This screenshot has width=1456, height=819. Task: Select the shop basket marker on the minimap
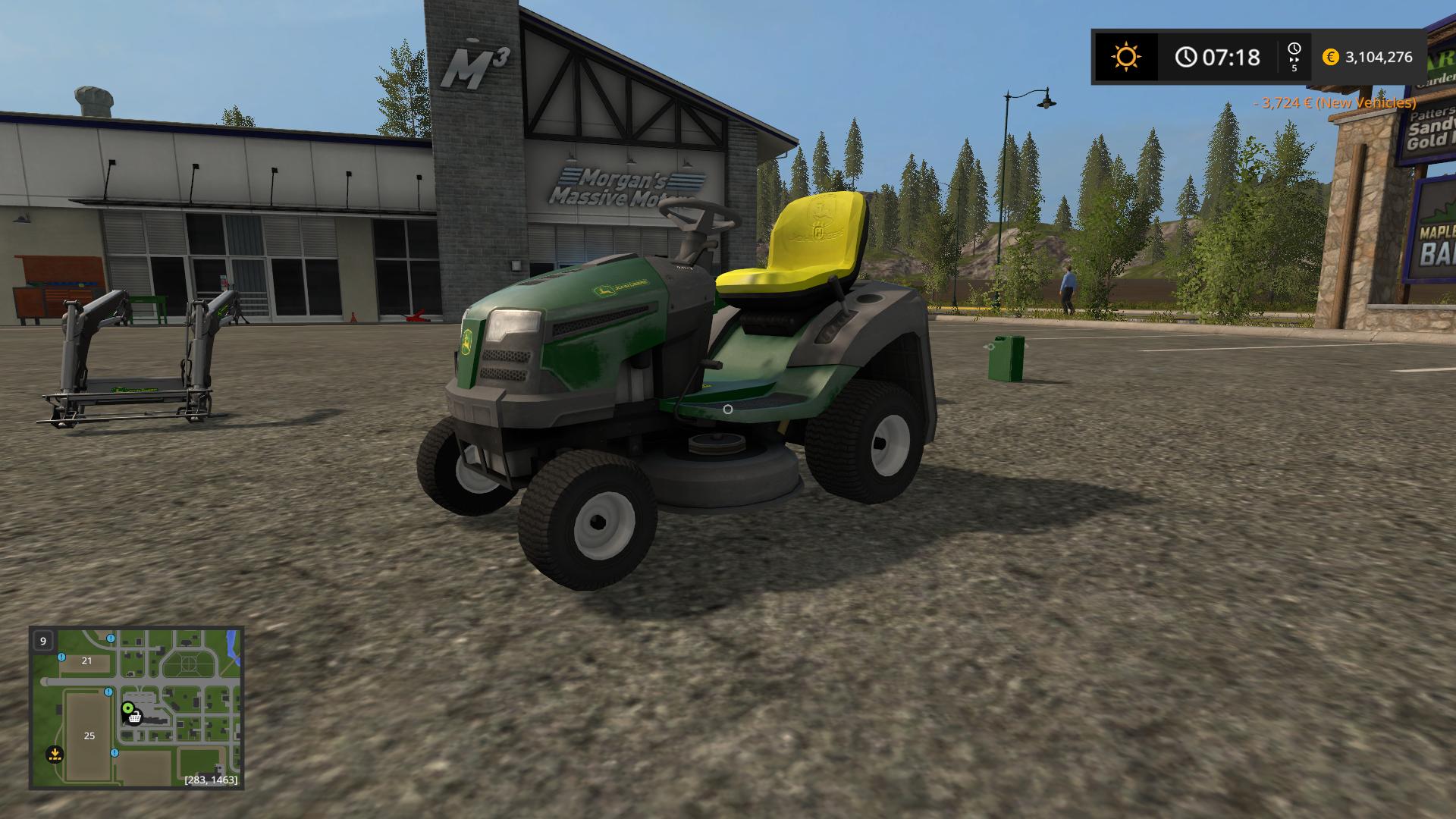(x=135, y=717)
